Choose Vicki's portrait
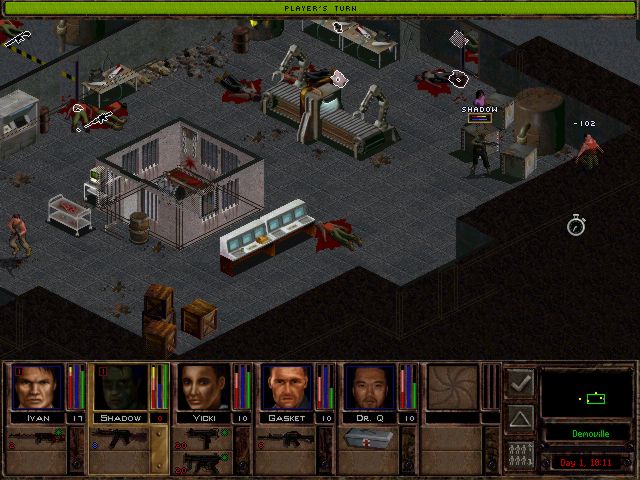The height and width of the screenshot is (480, 640). (x=204, y=387)
